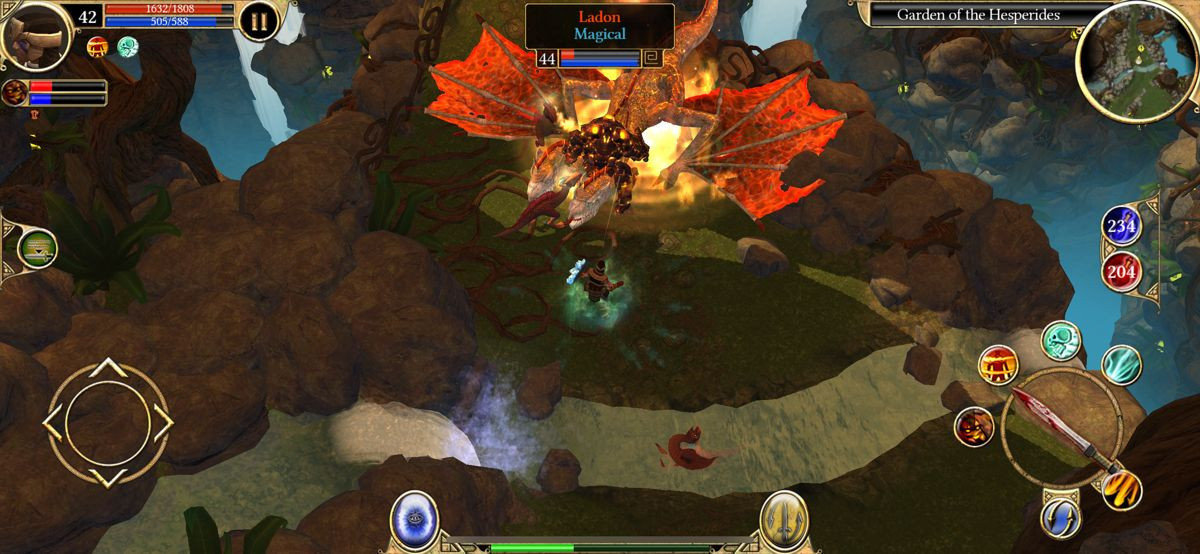Tap the green round button on left edge
This screenshot has height=554, width=1200.
tap(37, 248)
